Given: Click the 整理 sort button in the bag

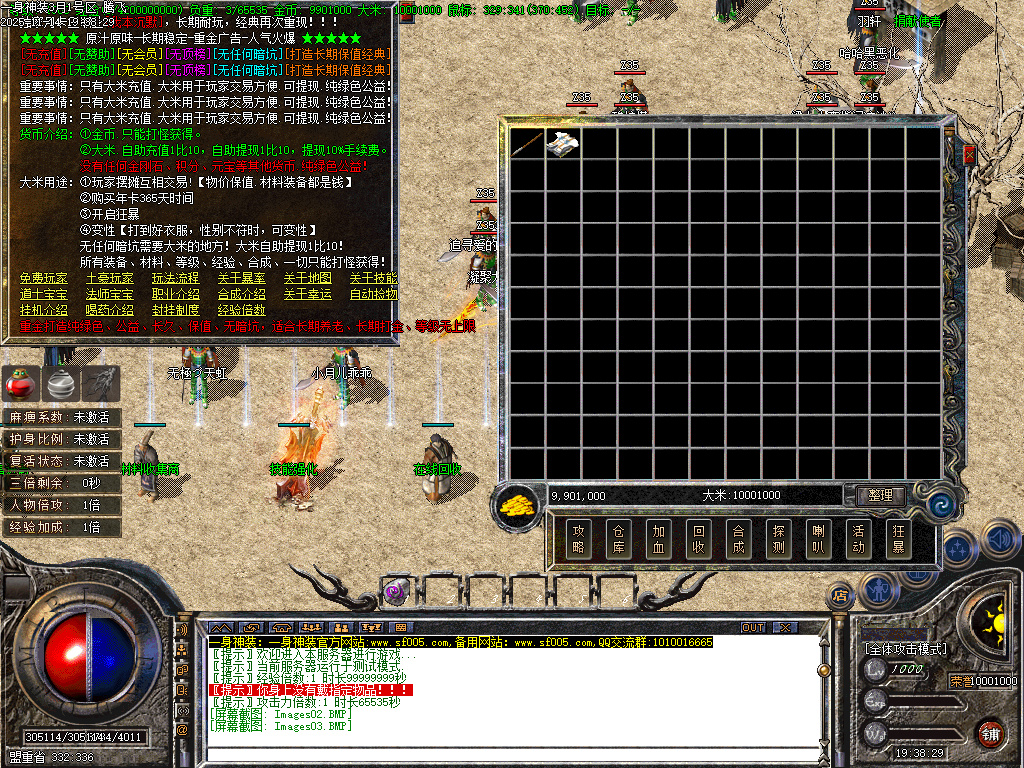Looking at the screenshot, I should 880,496.
